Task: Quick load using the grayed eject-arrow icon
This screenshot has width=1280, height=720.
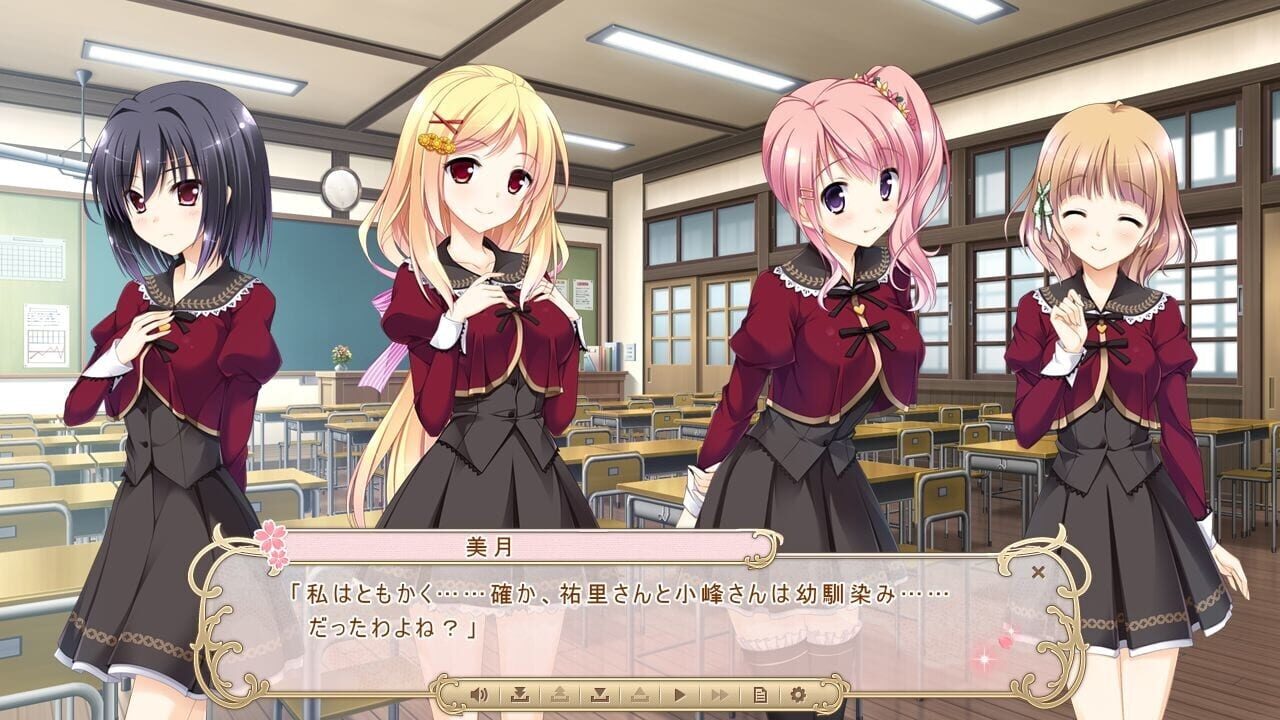Action: [x=562, y=693]
